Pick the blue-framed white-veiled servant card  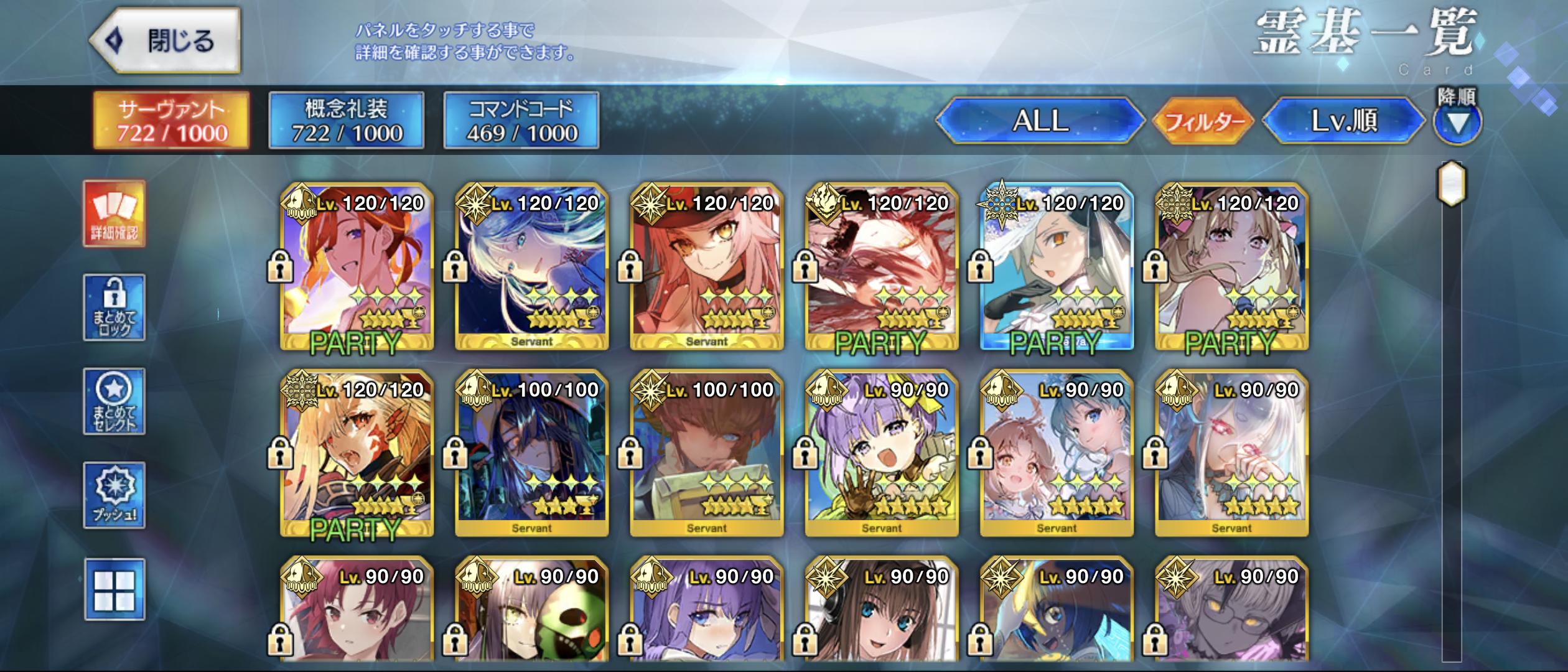1057,266
